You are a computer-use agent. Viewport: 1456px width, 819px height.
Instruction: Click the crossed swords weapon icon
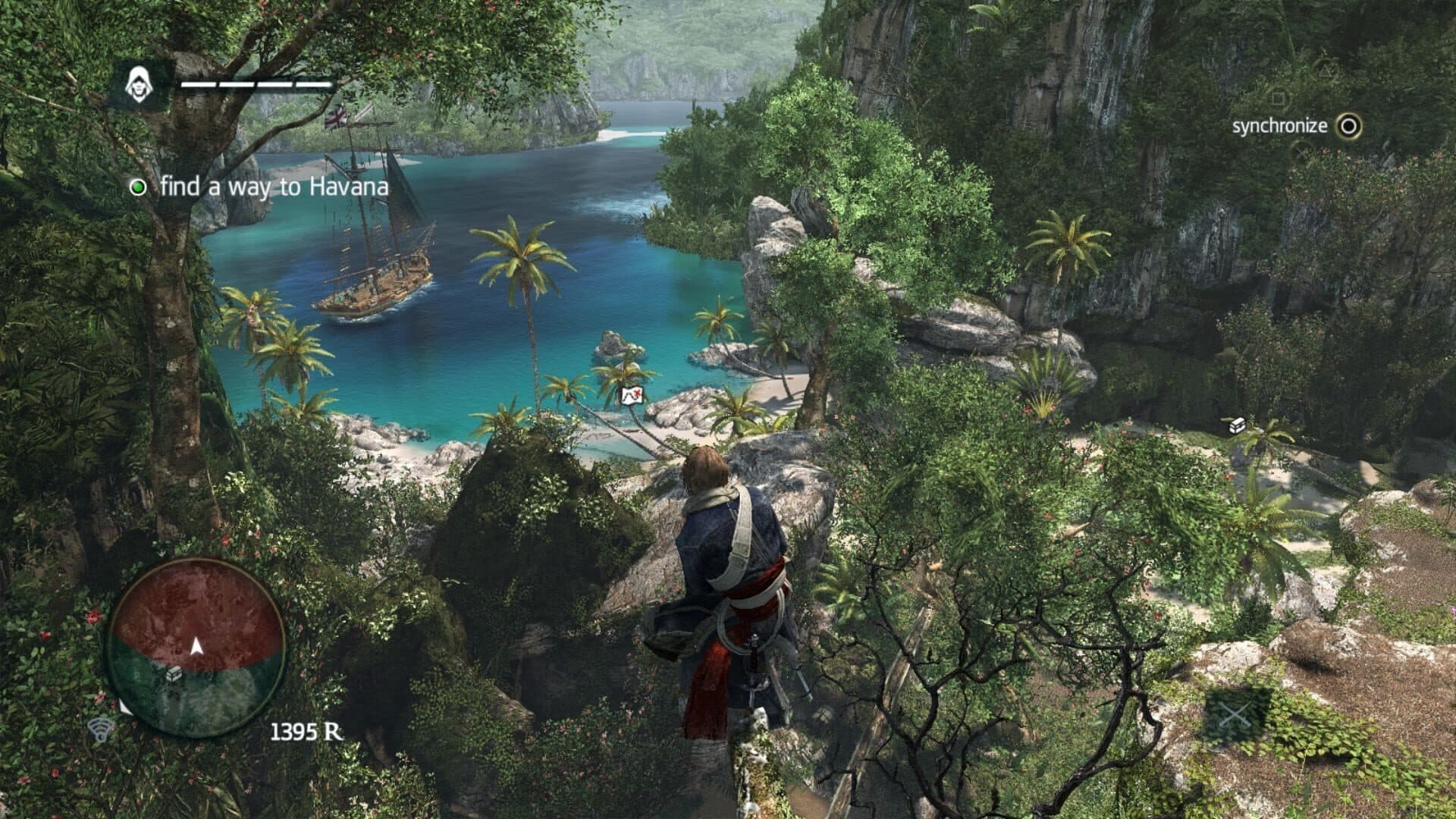1237,716
